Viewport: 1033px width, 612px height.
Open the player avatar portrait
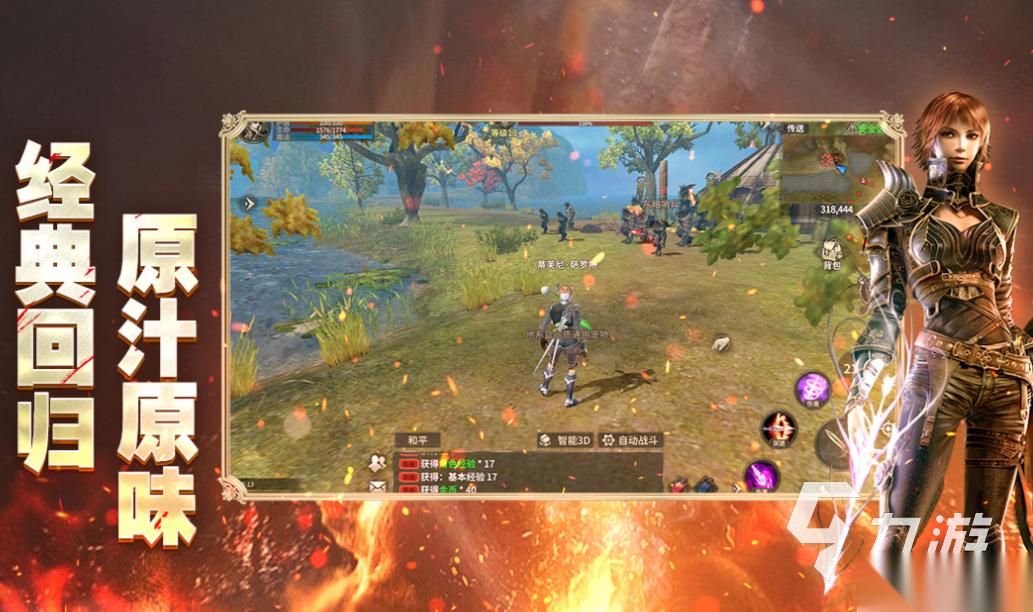pos(255,129)
